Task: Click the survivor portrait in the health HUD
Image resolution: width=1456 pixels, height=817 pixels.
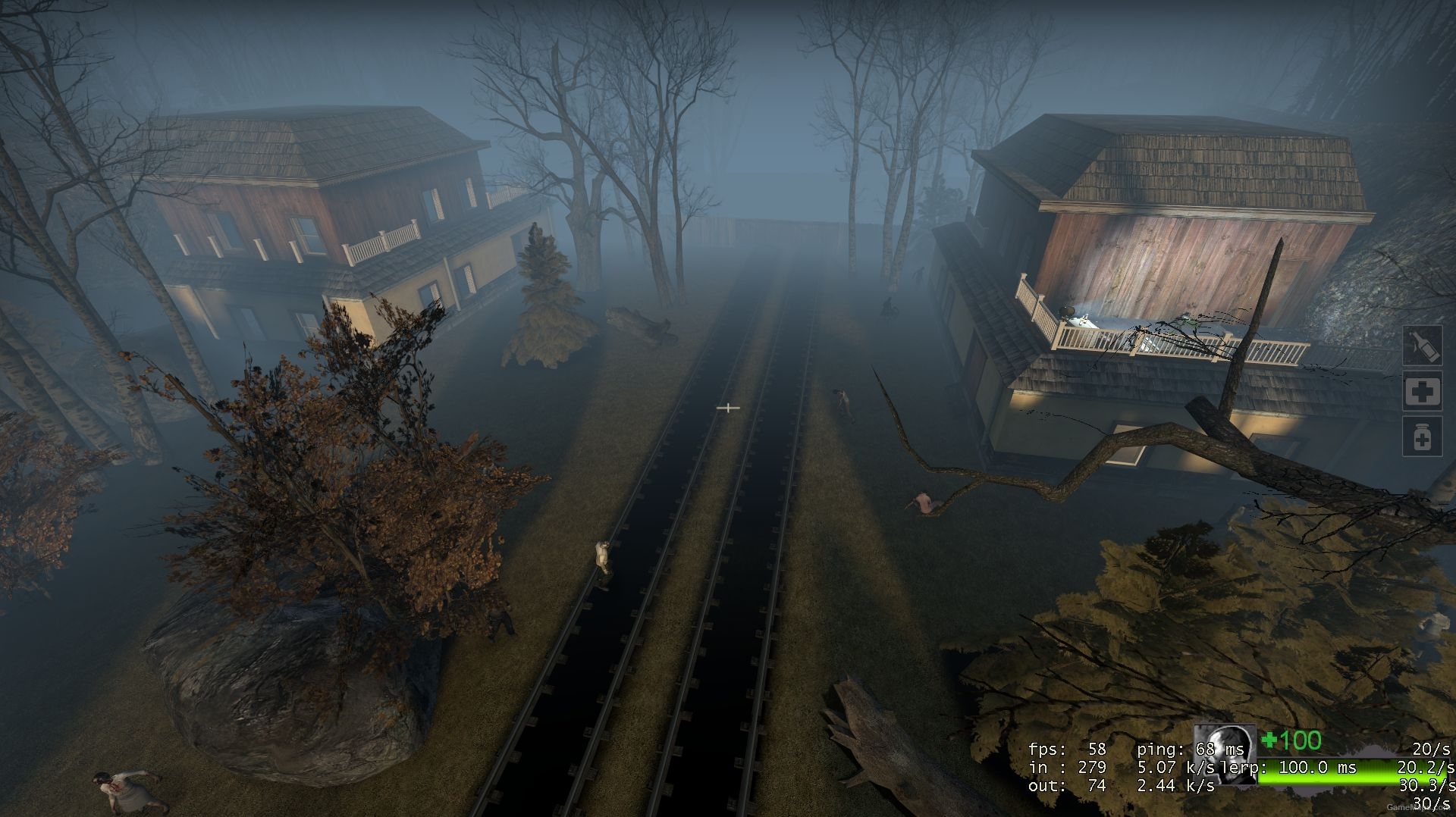Action: (x=1225, y=756)
